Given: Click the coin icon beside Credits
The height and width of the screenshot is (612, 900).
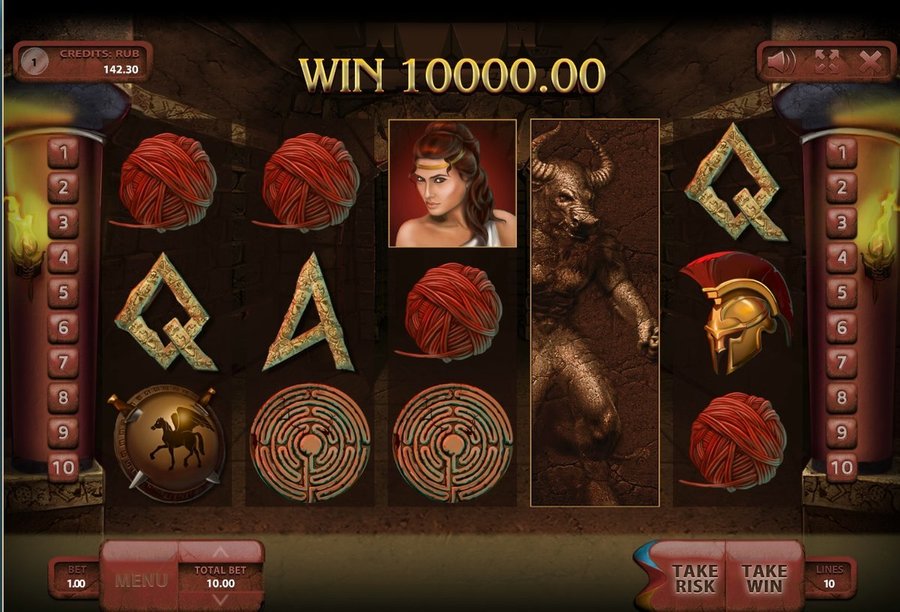Looking at the screenshot, I should [x=34, y=62].
